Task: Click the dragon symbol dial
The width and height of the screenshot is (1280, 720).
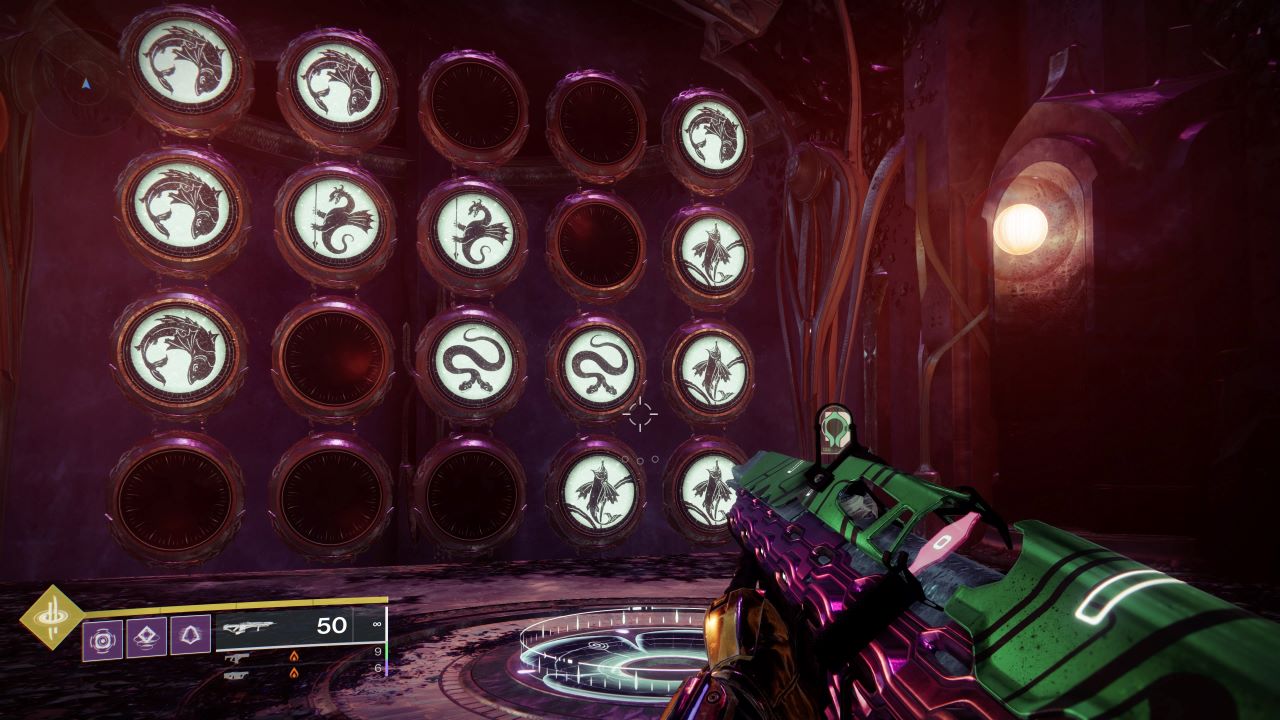Action: [338, 220]
